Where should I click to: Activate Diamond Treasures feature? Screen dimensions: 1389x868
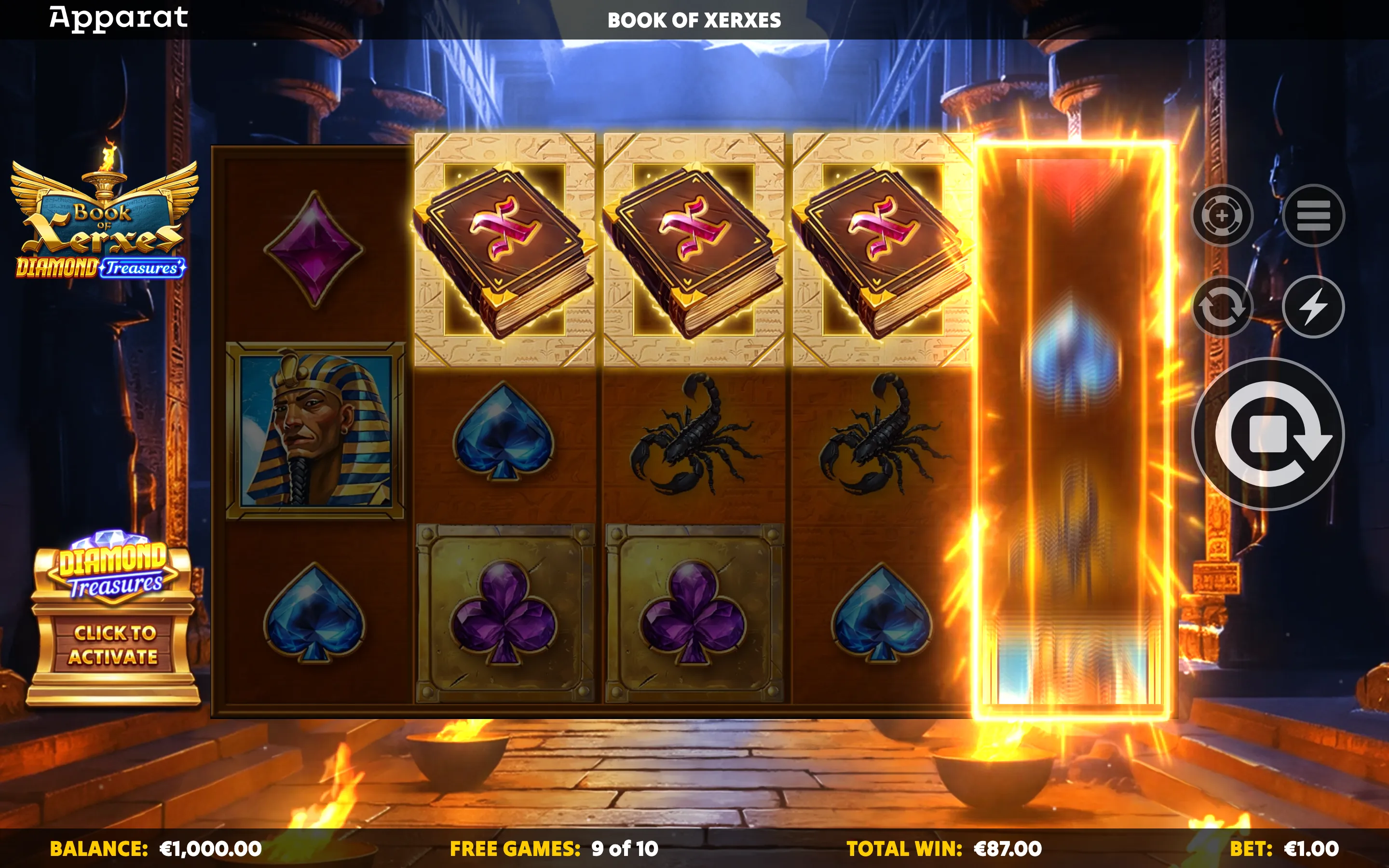114,645
